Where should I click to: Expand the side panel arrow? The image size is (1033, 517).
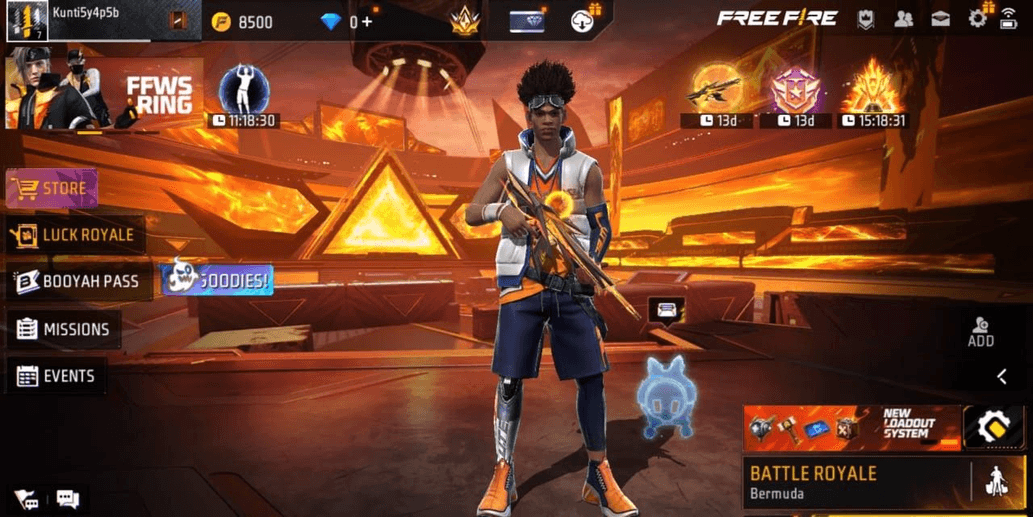(x=1002, y=376)
